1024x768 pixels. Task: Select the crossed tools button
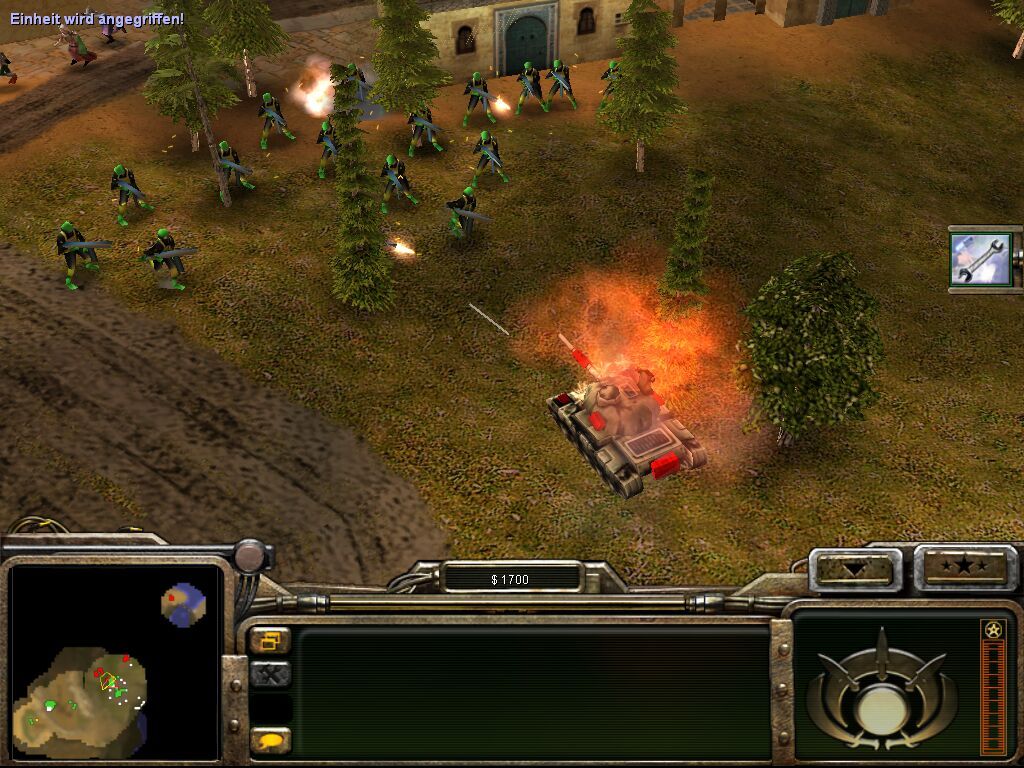point(270,675)
